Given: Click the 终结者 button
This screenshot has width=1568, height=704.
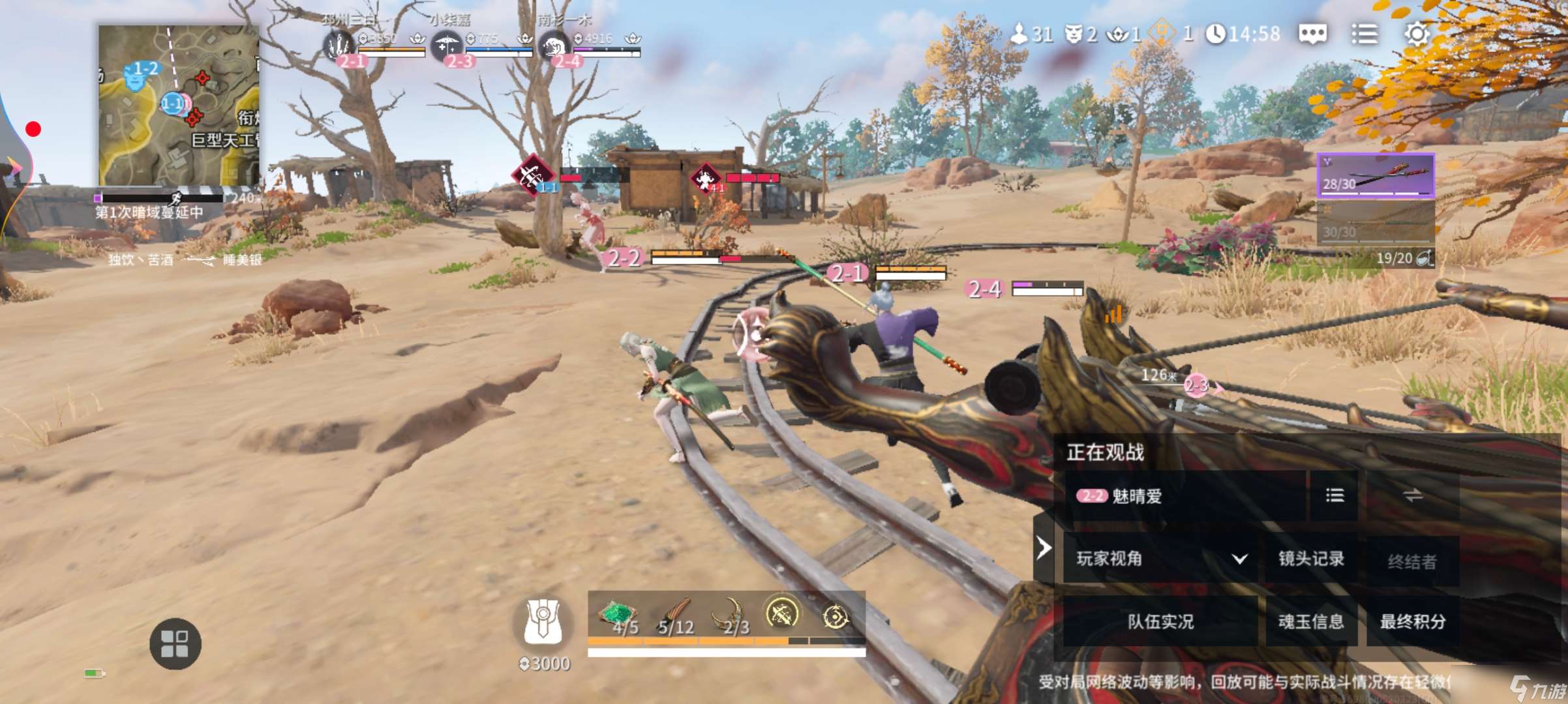Looking at the screenshot, I should [x=1412, y=561].
